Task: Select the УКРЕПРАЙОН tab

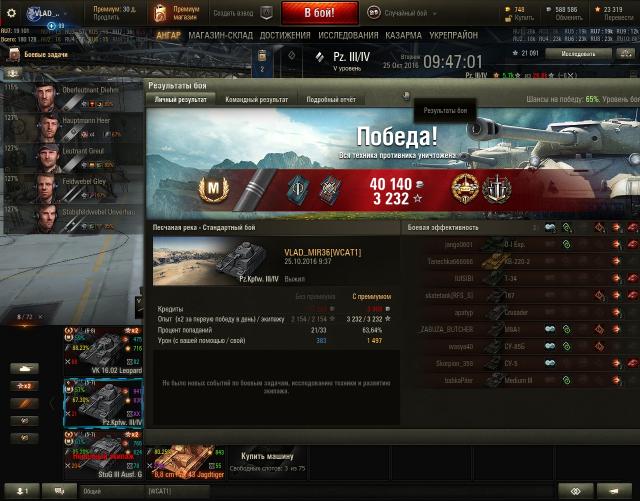Action: click(x=455, y=35)
